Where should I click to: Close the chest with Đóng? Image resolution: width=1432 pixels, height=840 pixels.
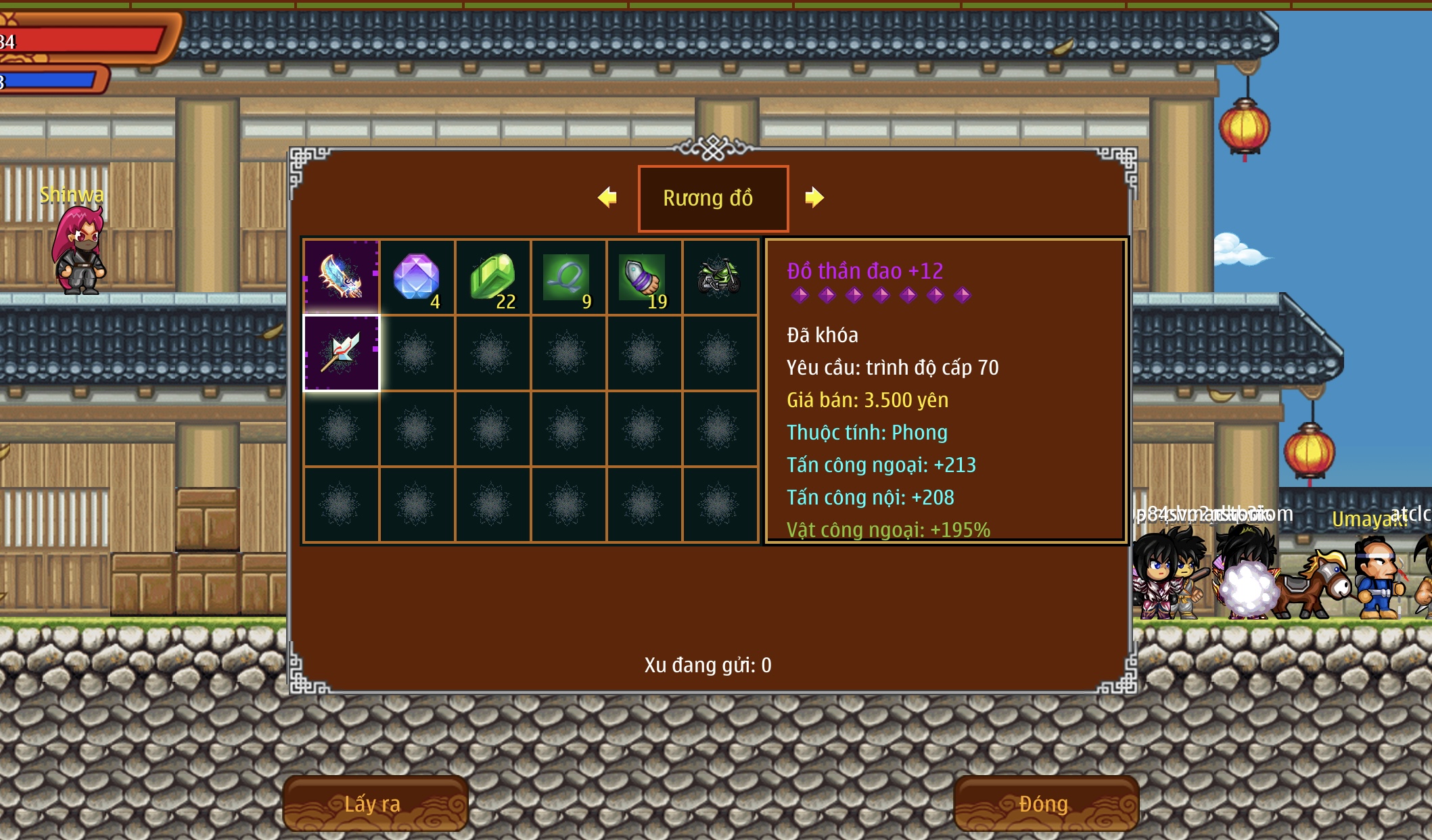pyautogui.click(x=1045, y=803)
